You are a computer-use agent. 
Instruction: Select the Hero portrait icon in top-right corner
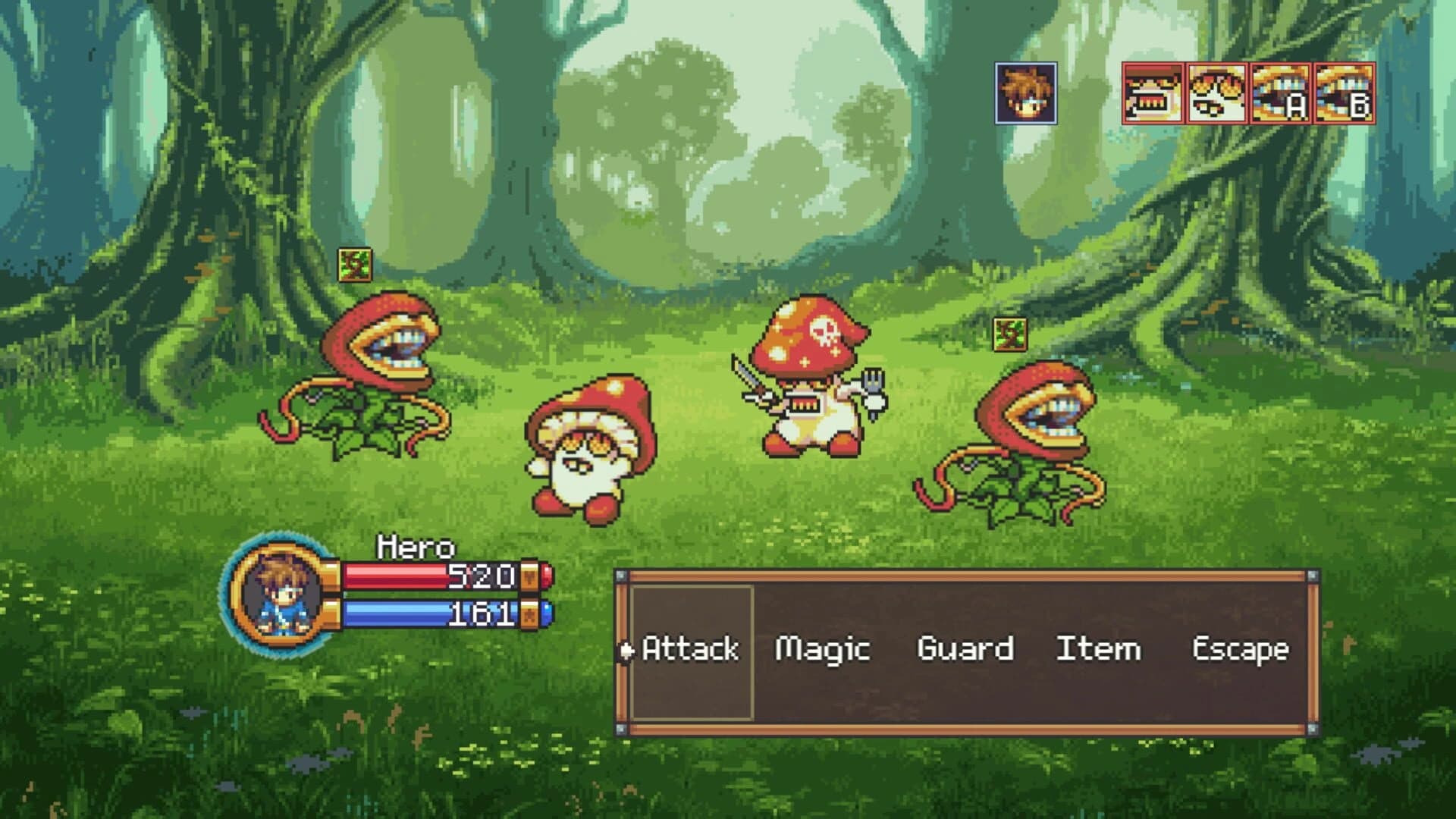click(1025, 93)
